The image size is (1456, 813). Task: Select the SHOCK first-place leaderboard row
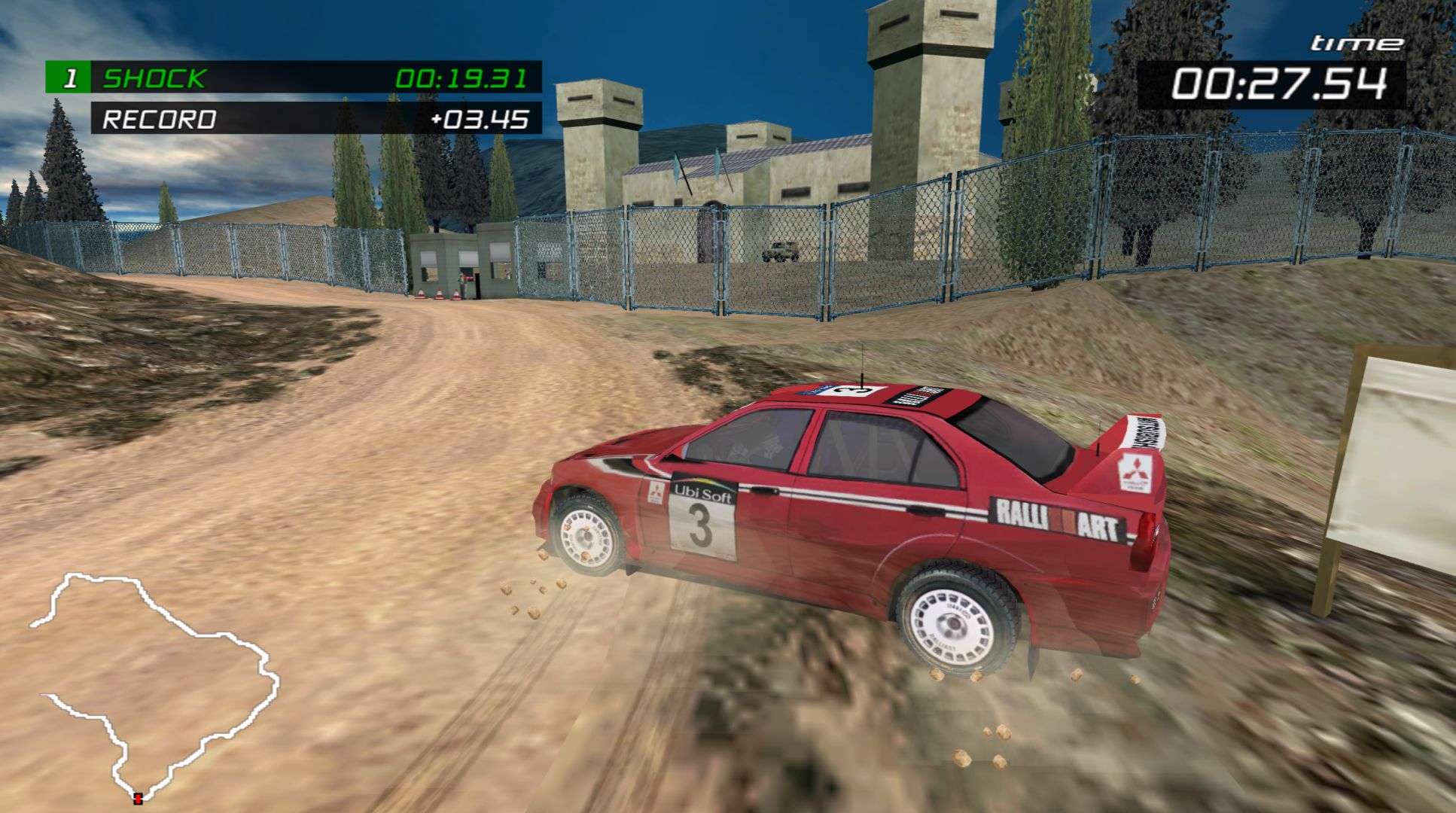click(x=294, y=78)
